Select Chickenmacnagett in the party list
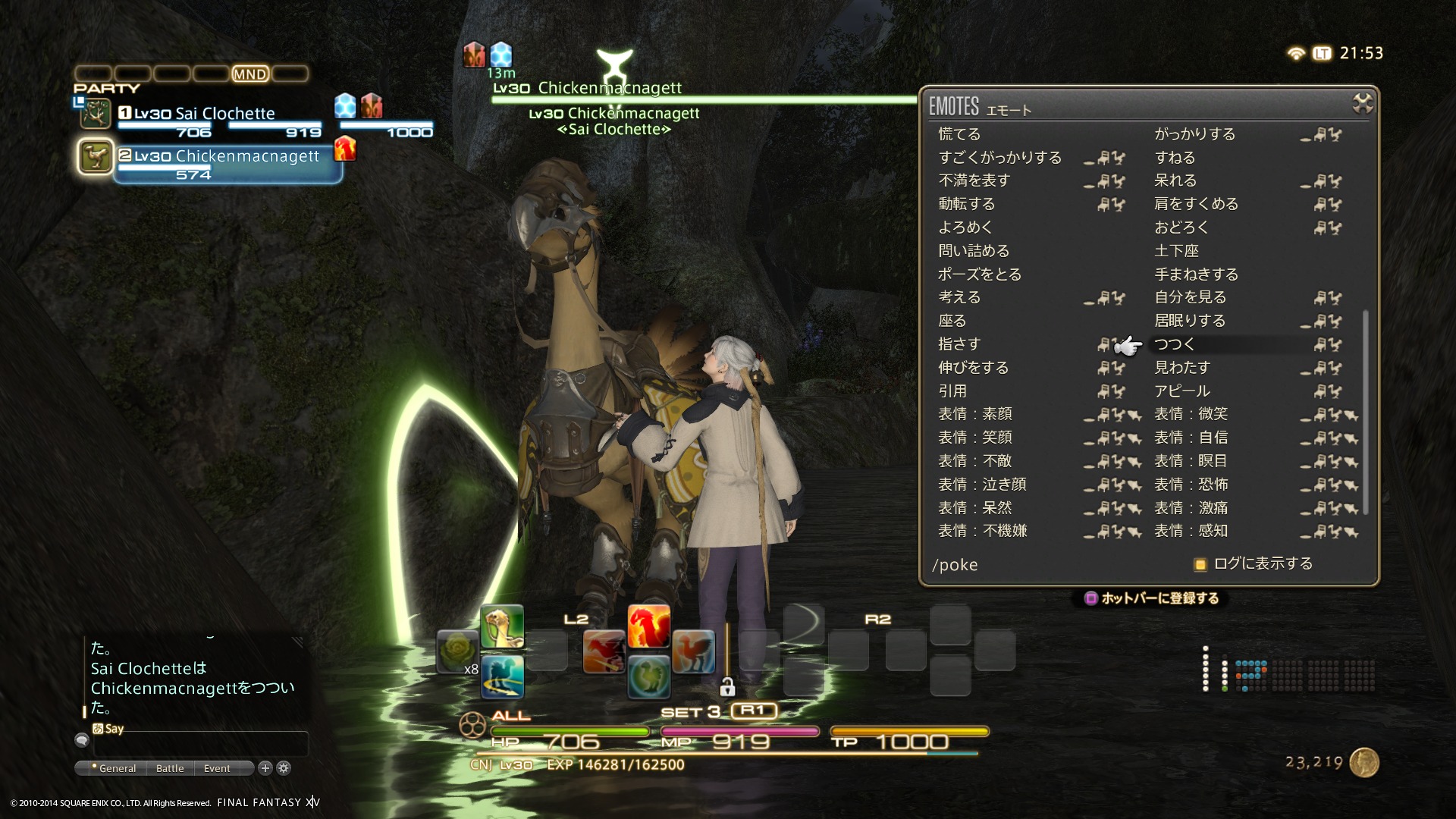1456x819 pixels. 227,157
